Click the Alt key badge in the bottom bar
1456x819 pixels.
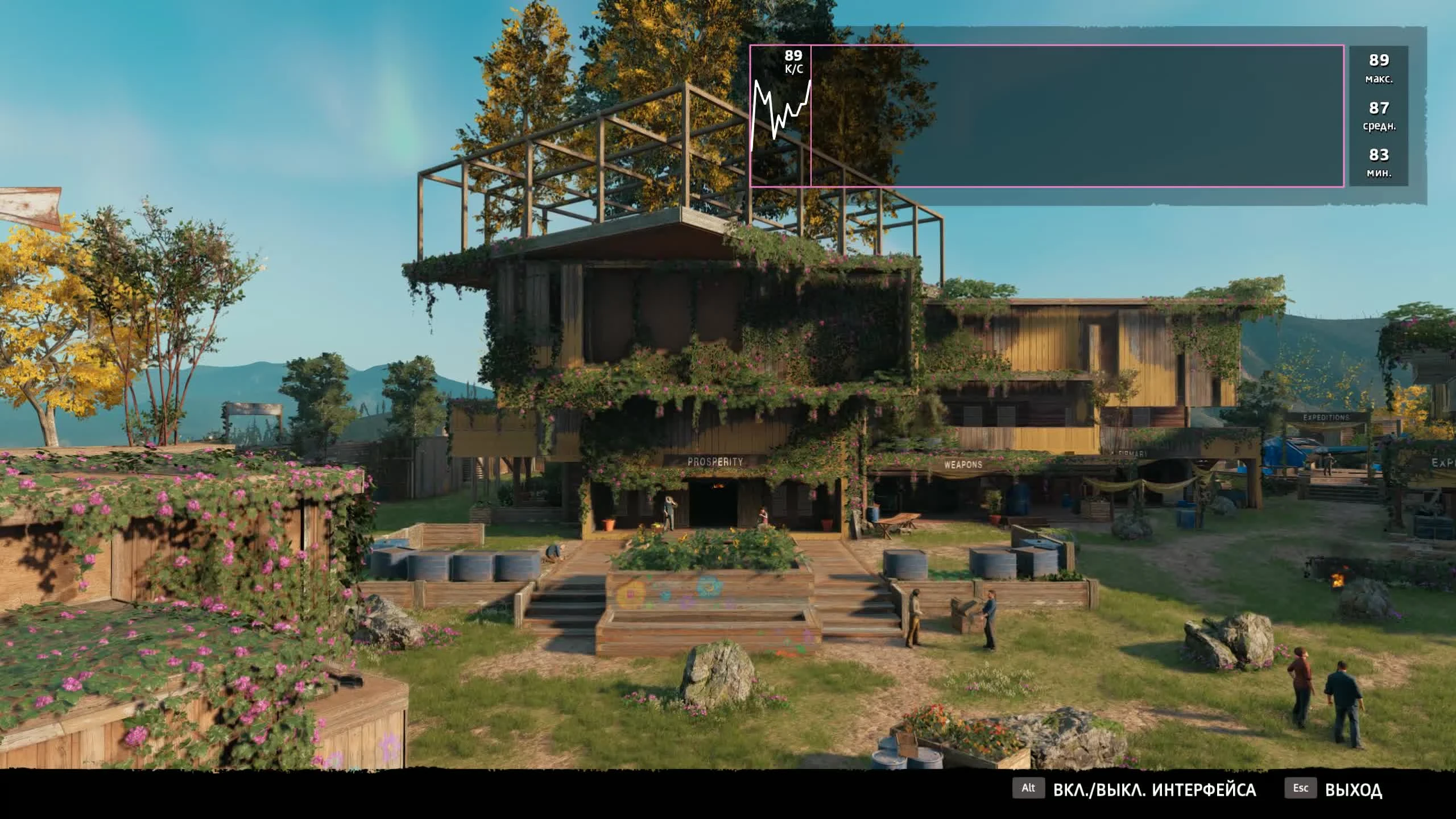[x=1030, y=789]
